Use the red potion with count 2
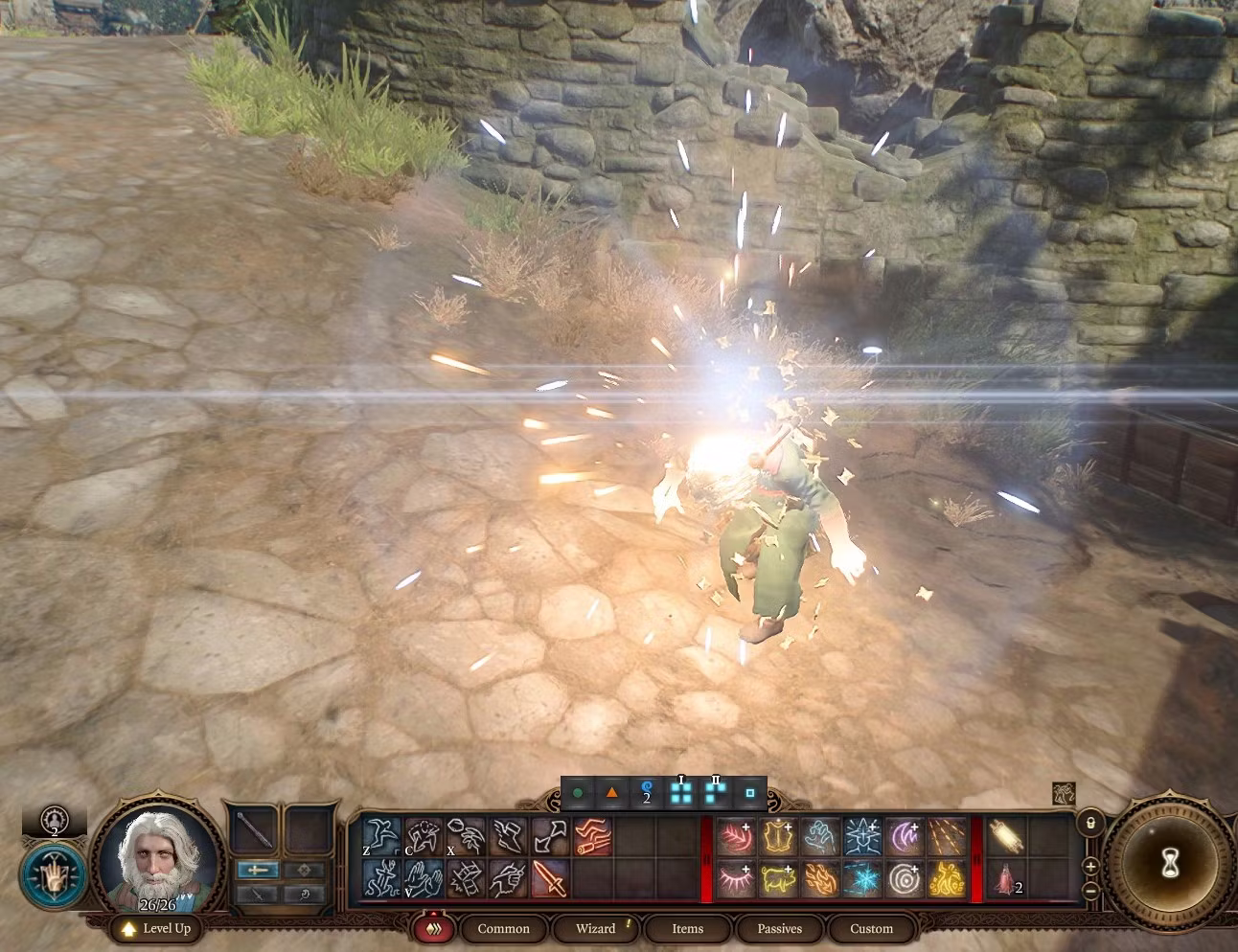Screen dimensions: 1238x952 coord(1005,879)
